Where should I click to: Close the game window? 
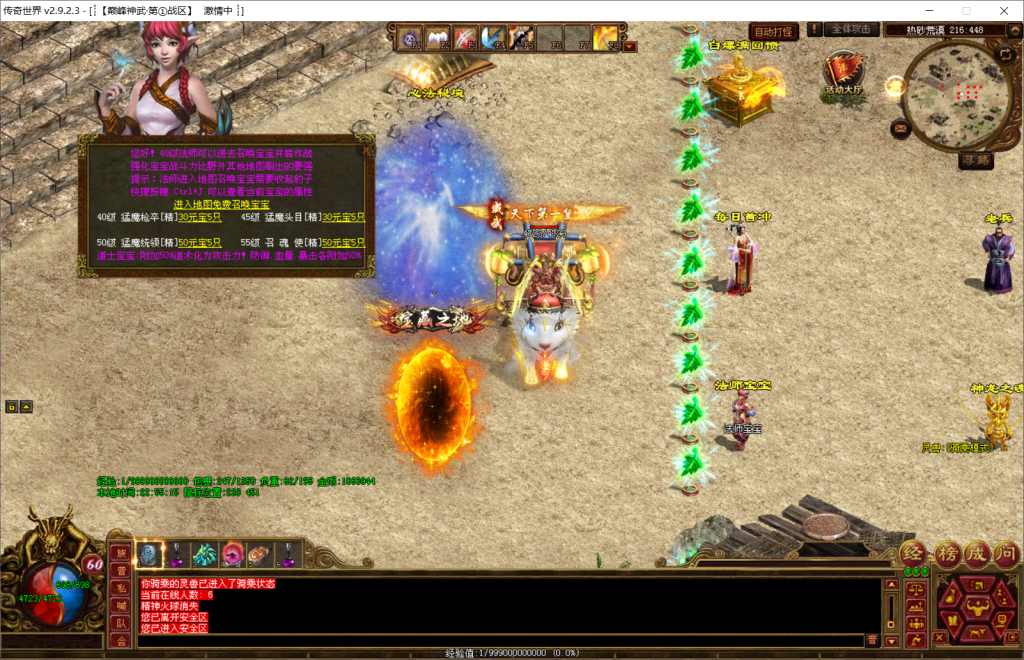click(x=1001, y=10)
